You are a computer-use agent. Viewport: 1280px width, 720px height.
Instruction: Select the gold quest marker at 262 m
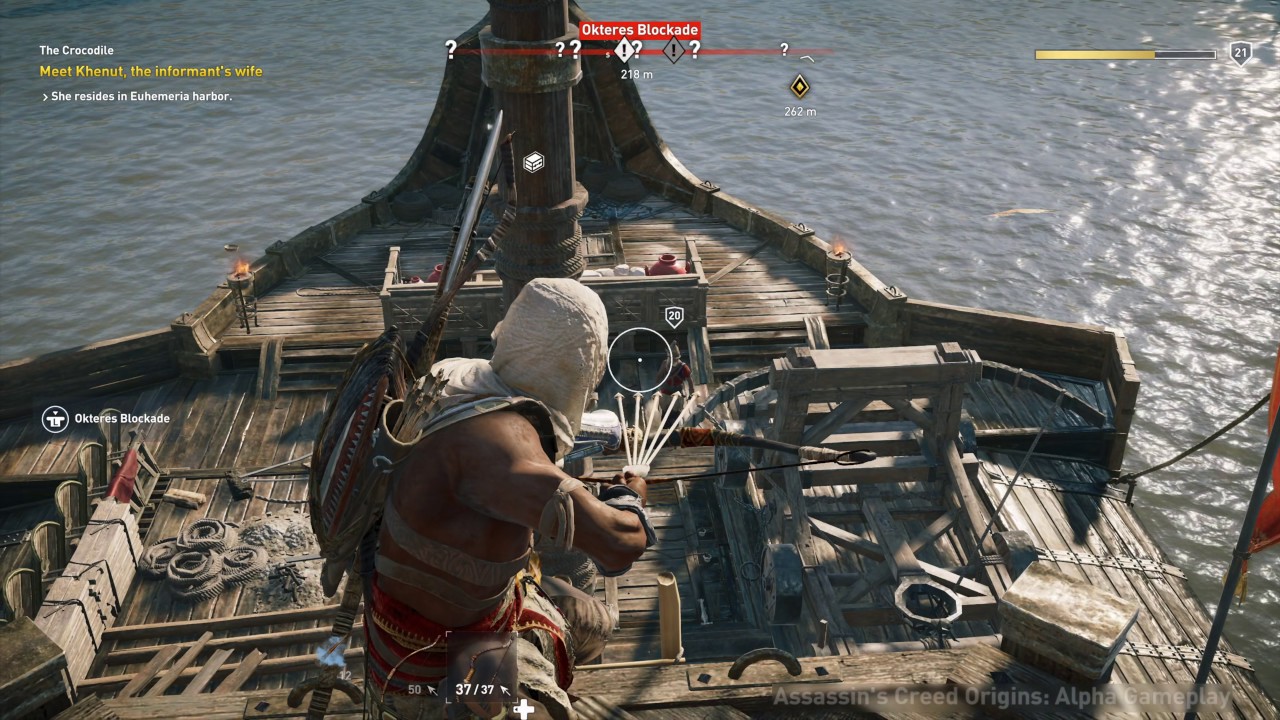tap(799, 86)
